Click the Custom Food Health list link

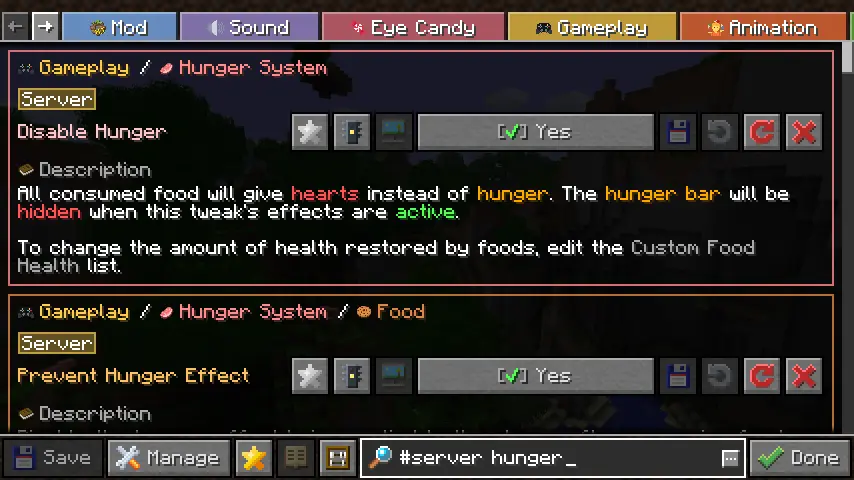692,248
